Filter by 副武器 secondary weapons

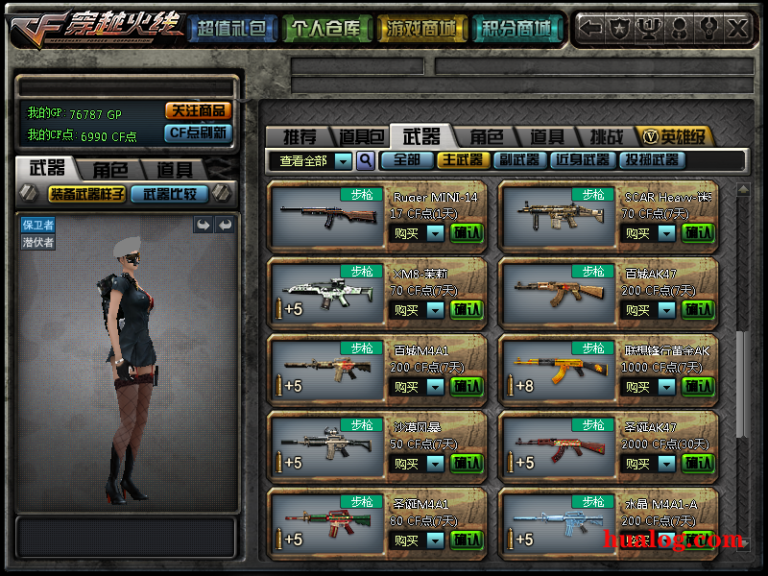point(520,160)
